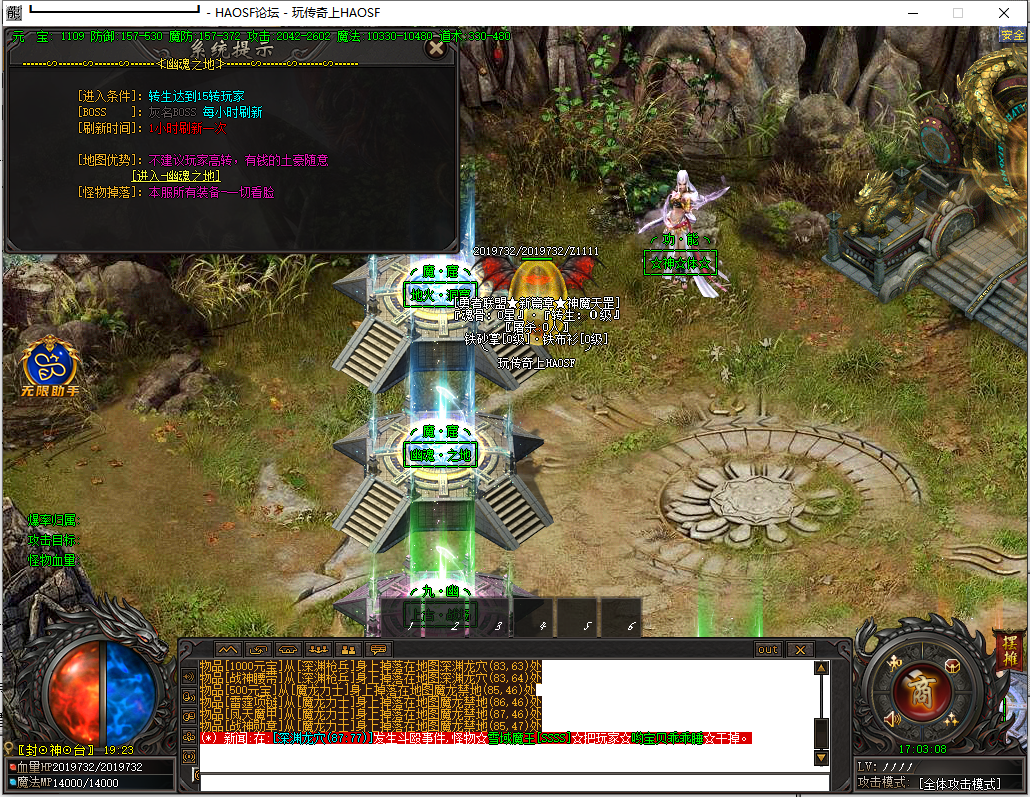Open the 无限助手 assistant icon
The width and height of the screenshot is (1030, 797).
[52, 365]
